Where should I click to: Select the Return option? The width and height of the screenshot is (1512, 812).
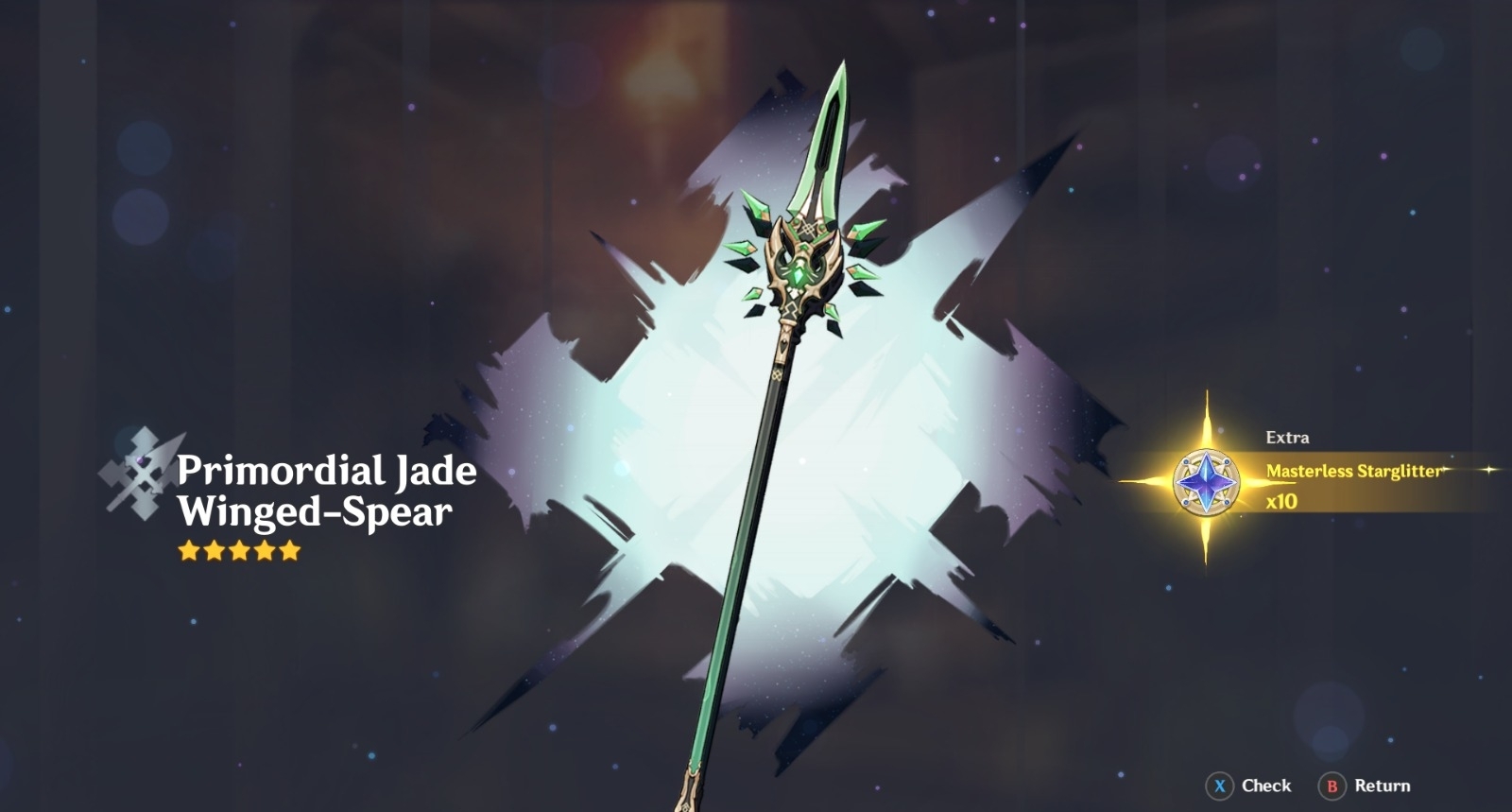point(1366,786)
